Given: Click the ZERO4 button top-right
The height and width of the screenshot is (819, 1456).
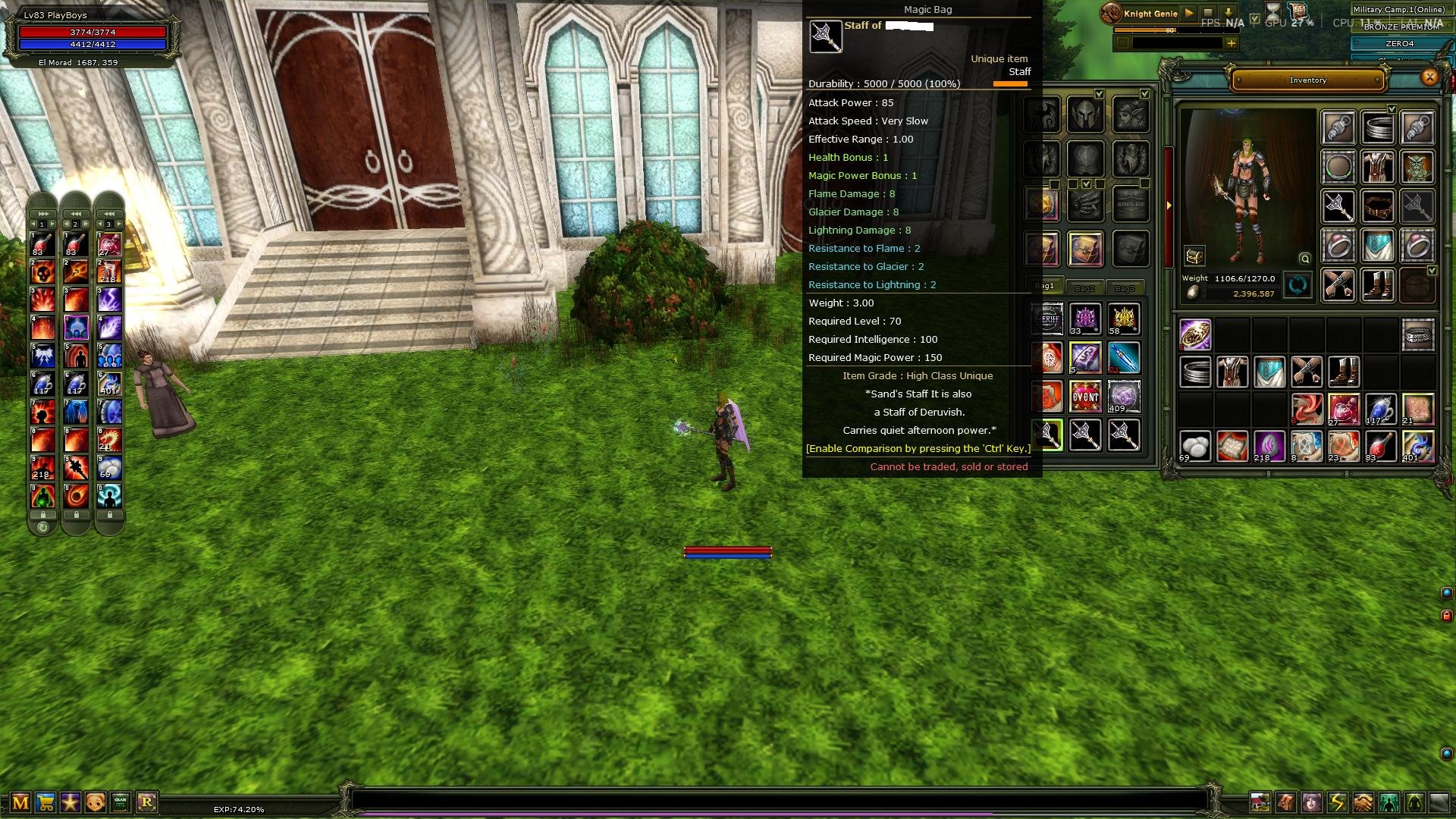Looking at the screenshot, I should [1400, 44].
